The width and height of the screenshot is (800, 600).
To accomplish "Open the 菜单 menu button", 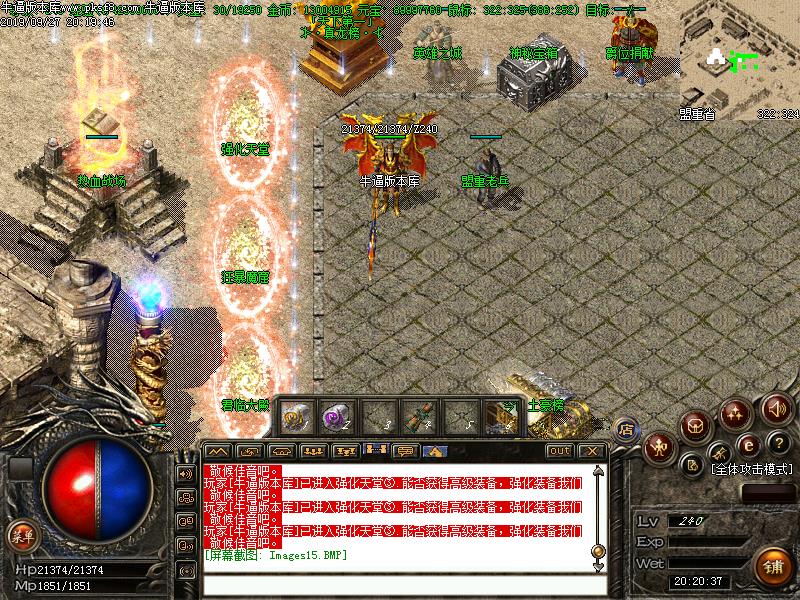I will tap(18, 534).
